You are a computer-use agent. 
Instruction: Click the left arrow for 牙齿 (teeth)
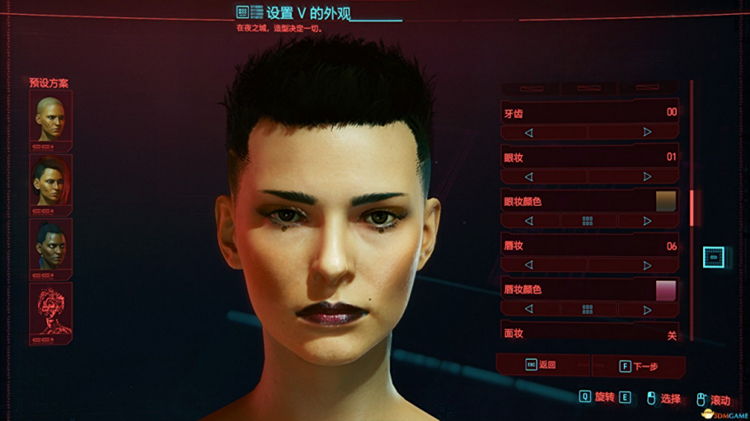[x=529, y=132]
